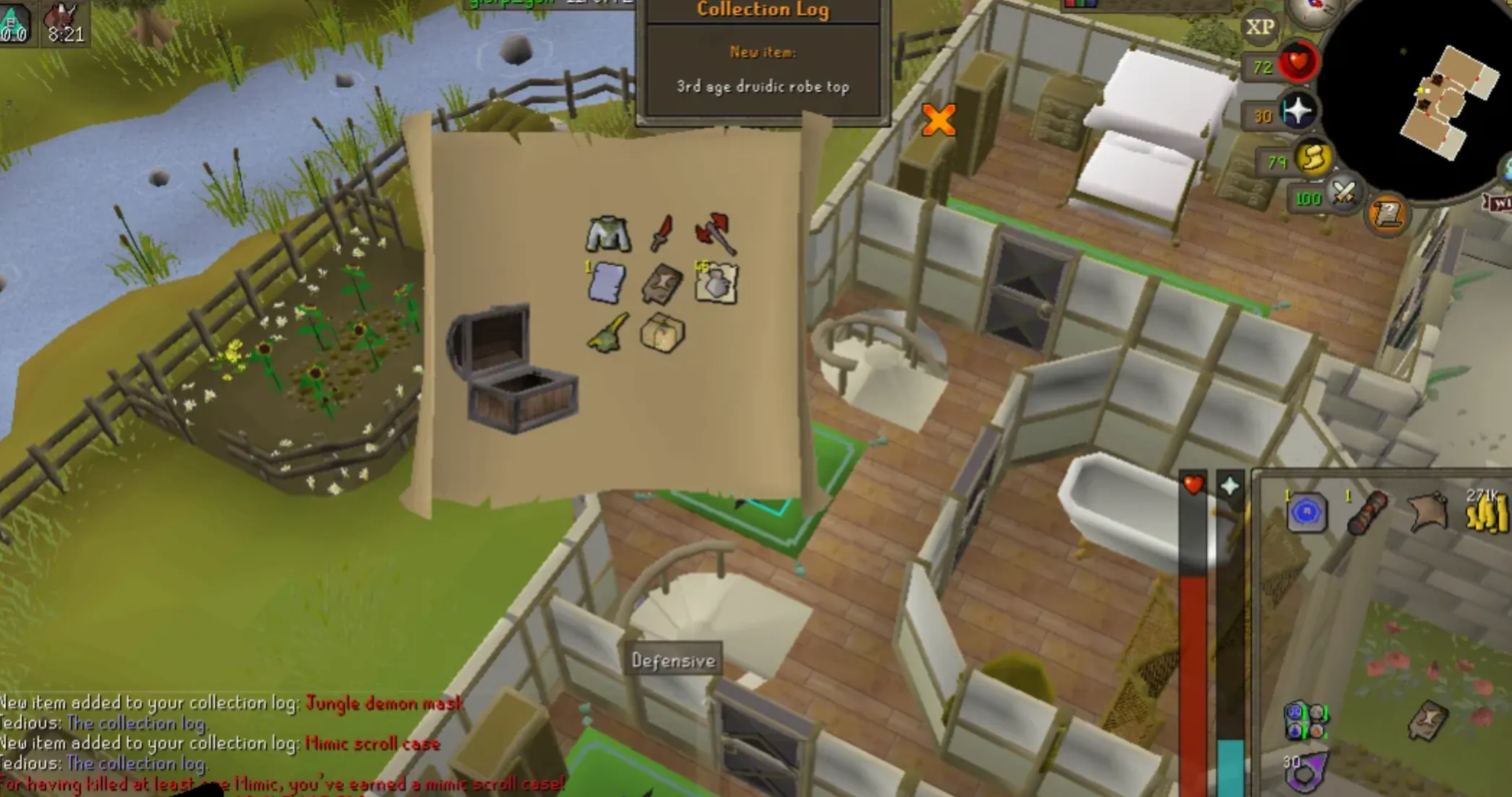Click the red battleaxe reward icon
Image resolution: width=1512 pixels, height=797 pixels.
tap(713, 232)
